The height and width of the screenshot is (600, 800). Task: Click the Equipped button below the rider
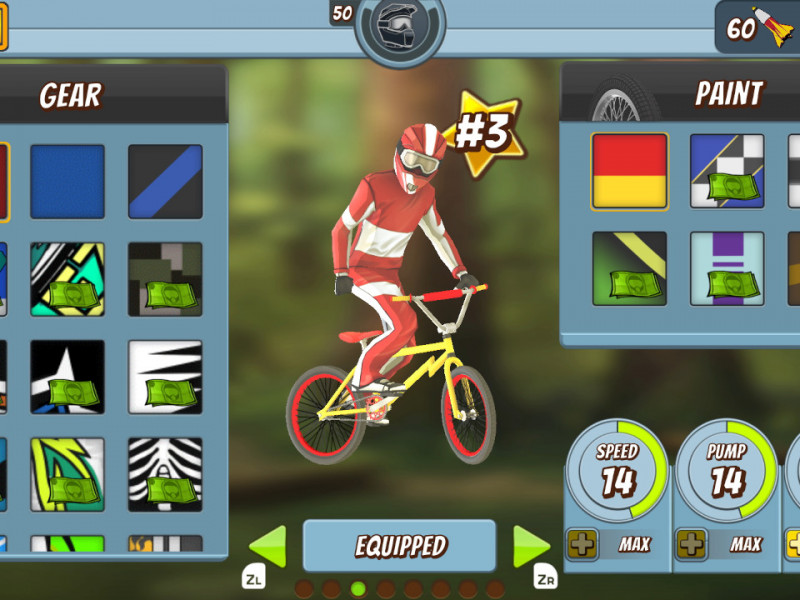tap(399, 546)
